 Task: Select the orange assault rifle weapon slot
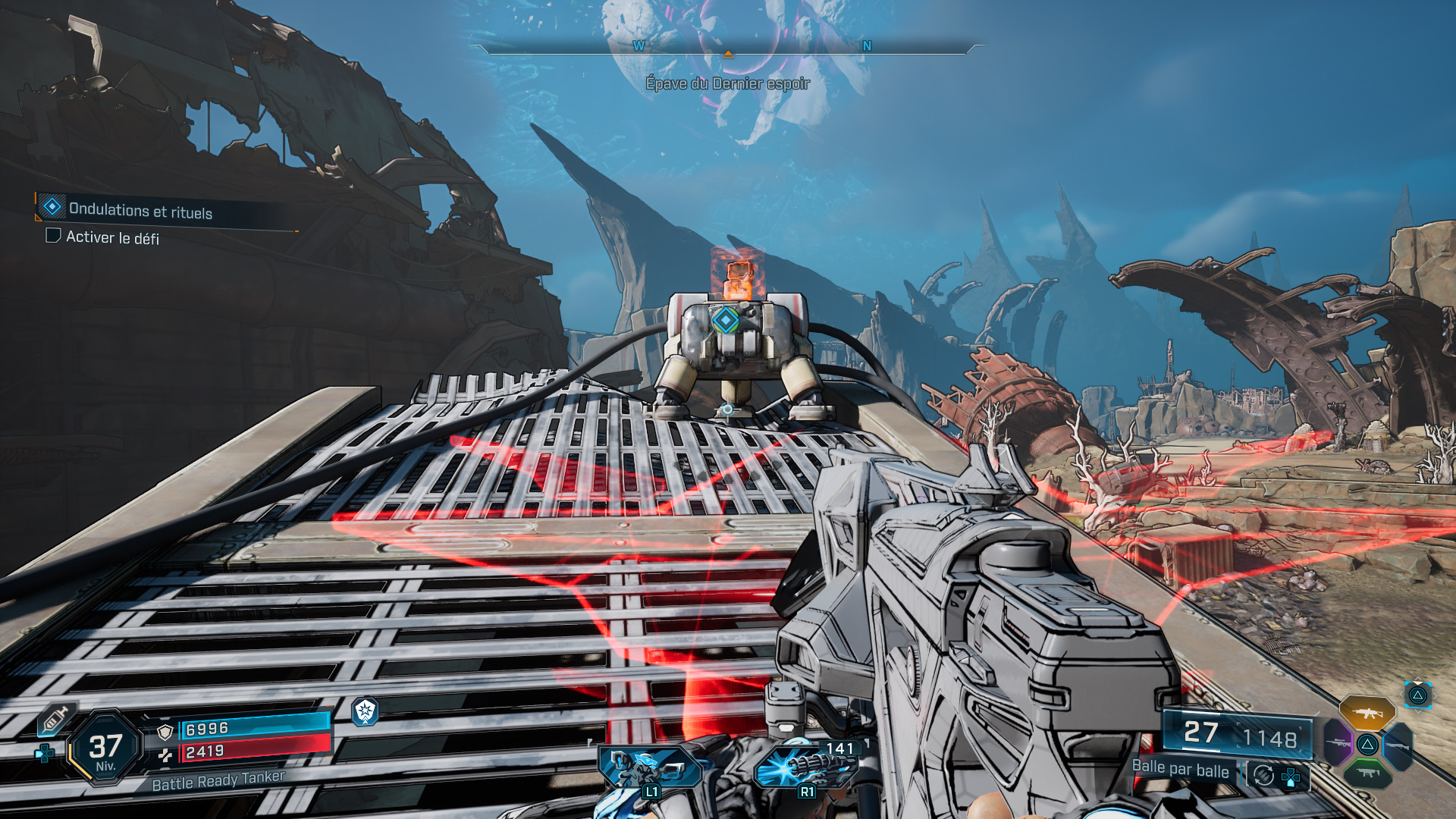[1367, 713]
